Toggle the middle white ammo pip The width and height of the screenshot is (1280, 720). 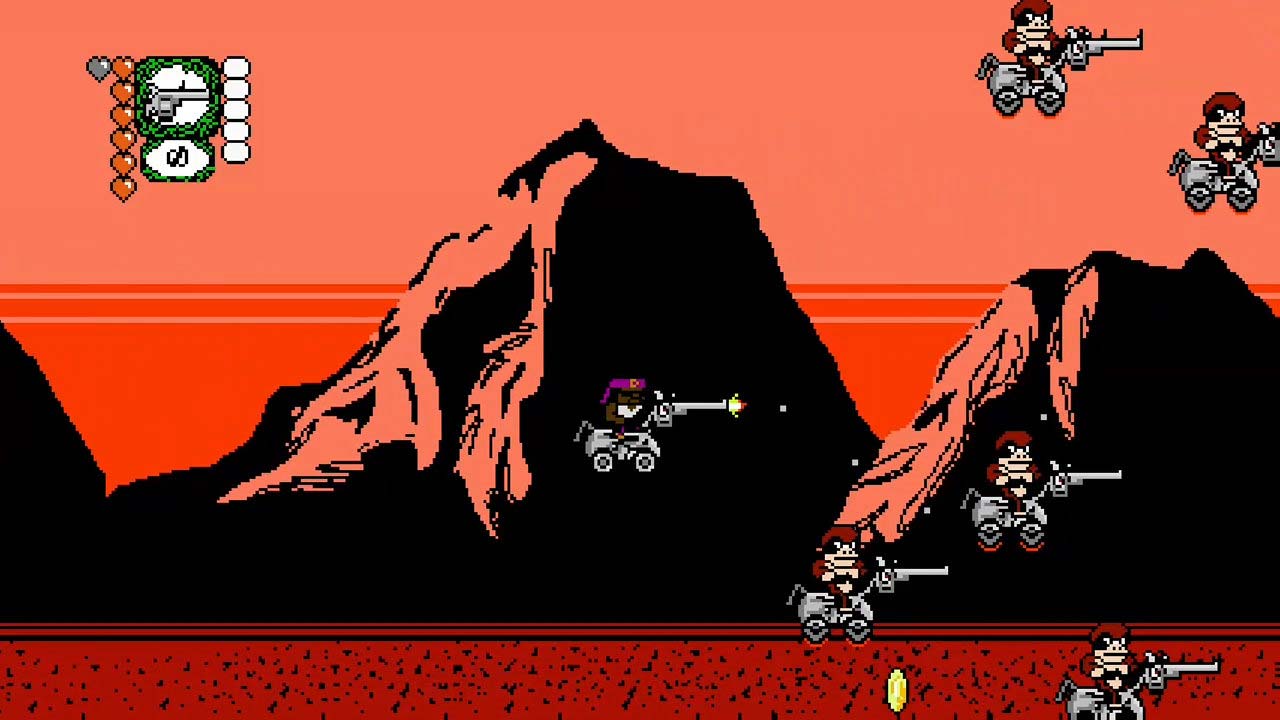click(x=235, y=112)
